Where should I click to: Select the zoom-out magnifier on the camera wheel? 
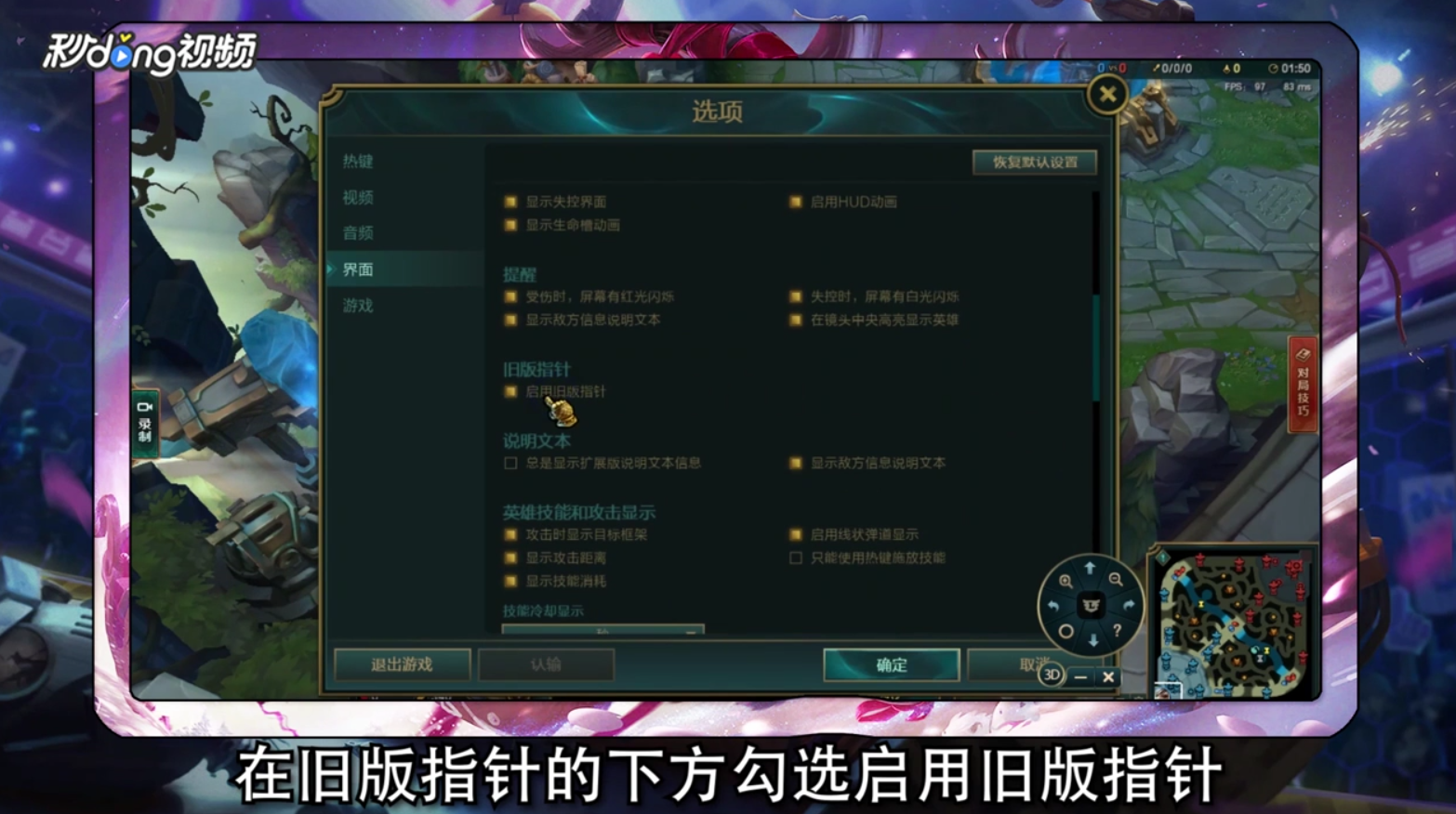coord(1116,580)
